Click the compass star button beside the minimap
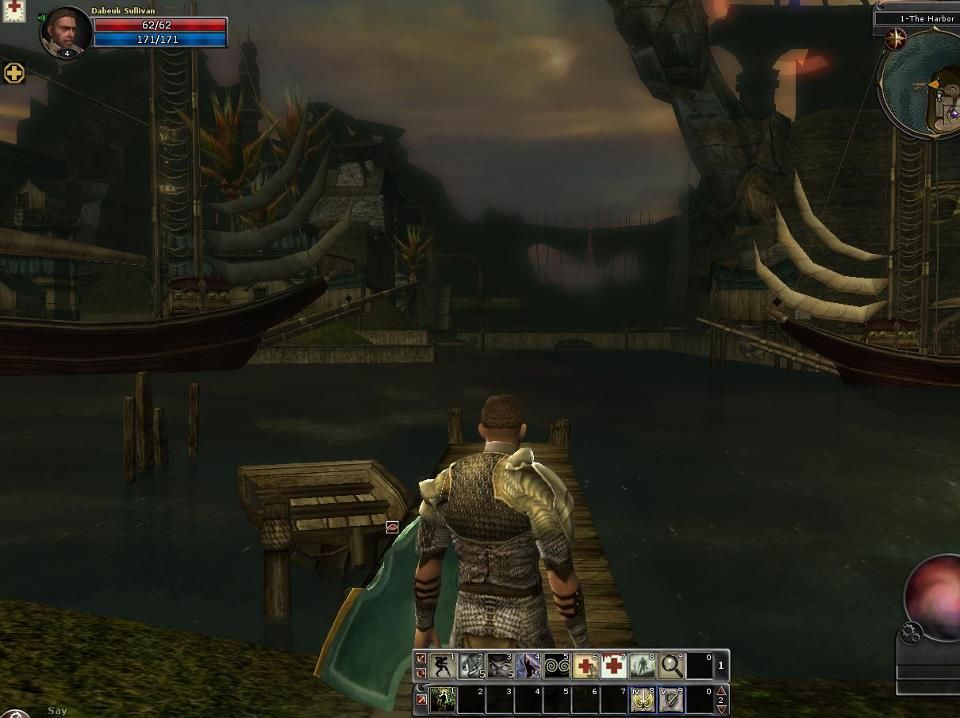This screenshot has width=960, height=718. coord(895,39)
